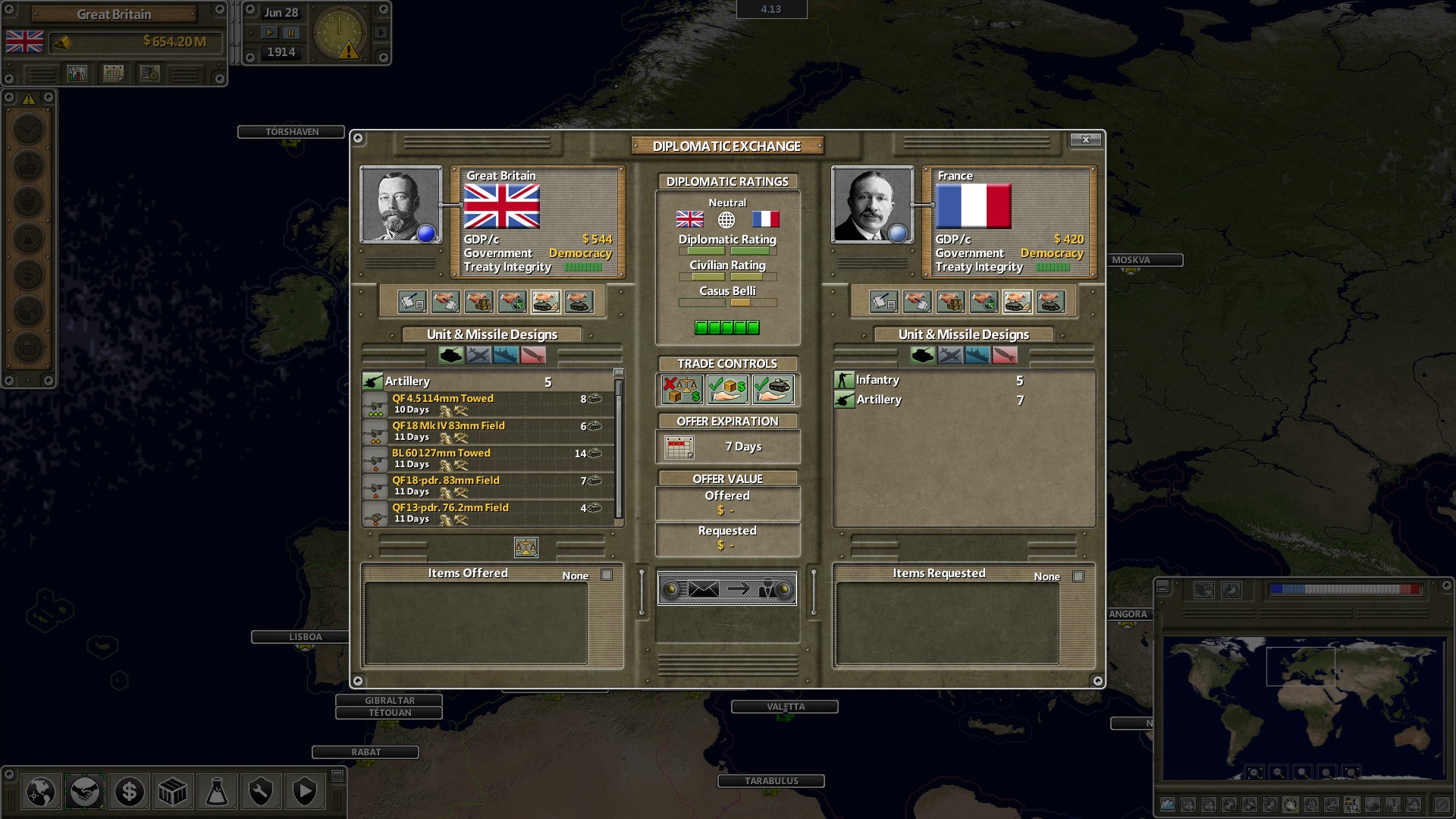Image resolution: width=1456 pixels, height=819 pixels.
Task: Open the defense shield department
Action: point(305,792)
